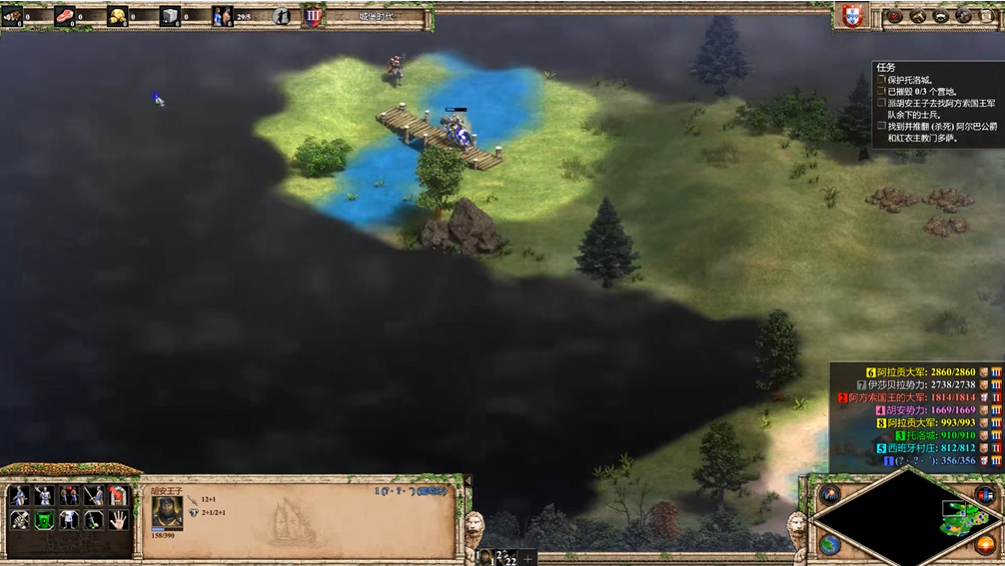Select the two-soldier patrol command icon

tap(69, 496)
